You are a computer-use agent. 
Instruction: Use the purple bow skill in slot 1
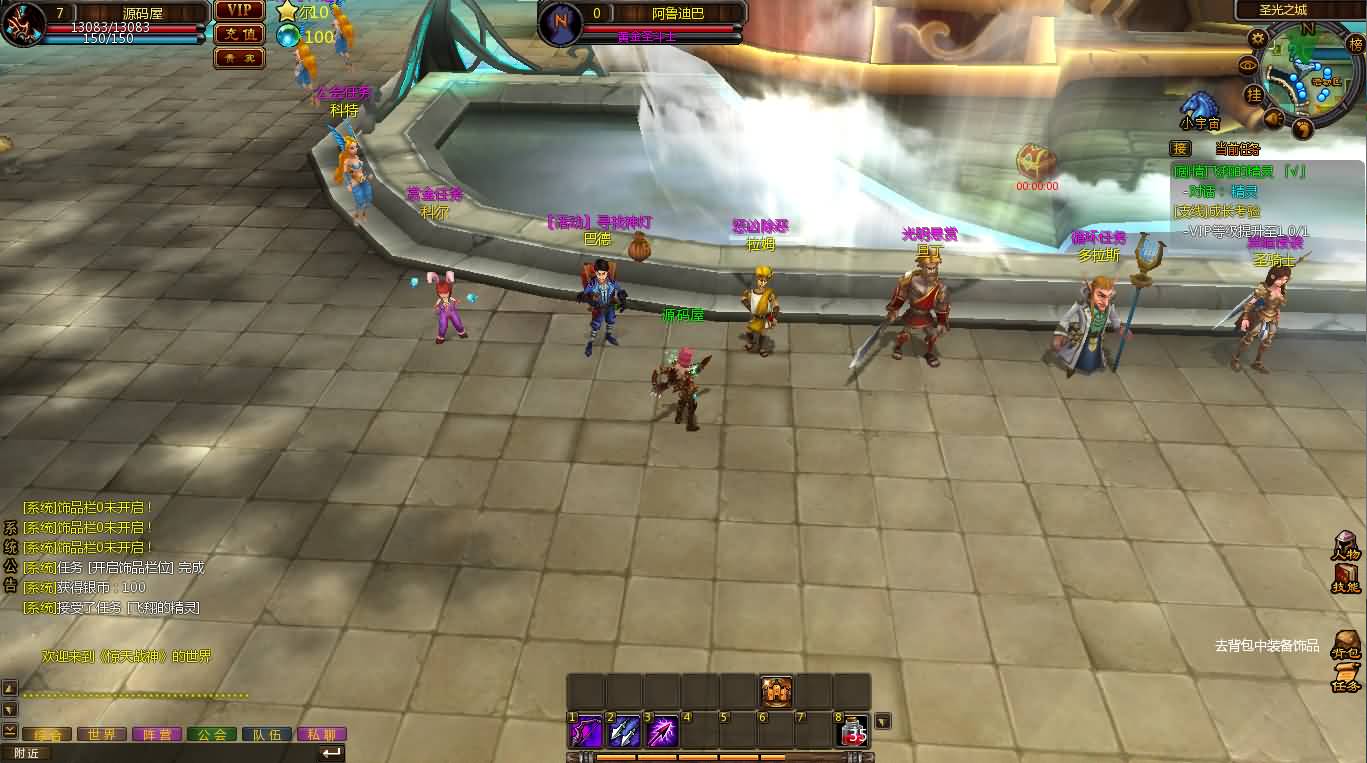click(586, 732)
